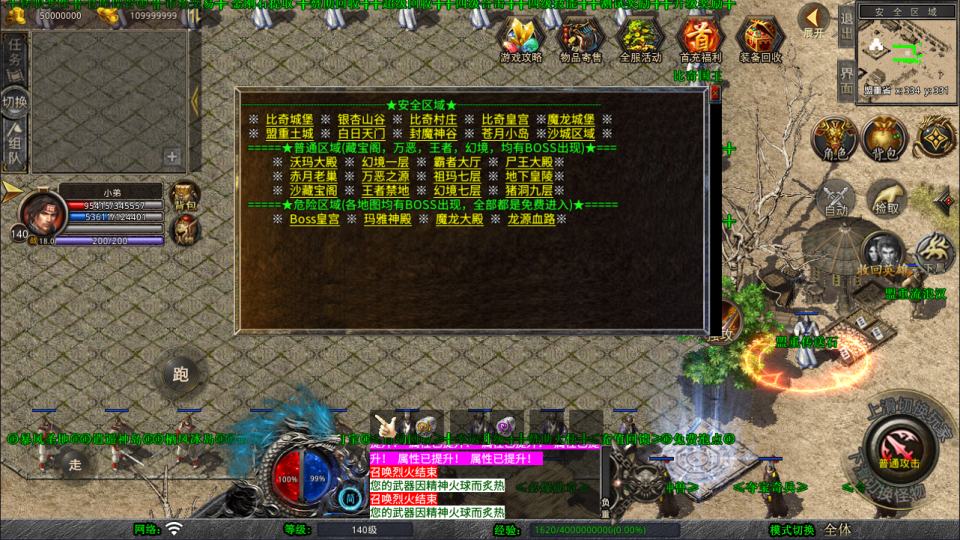This screenshot has width=960, height=540.
Task: Teleport to 比奇城堡 in the safe zone list
Action: 289,119
